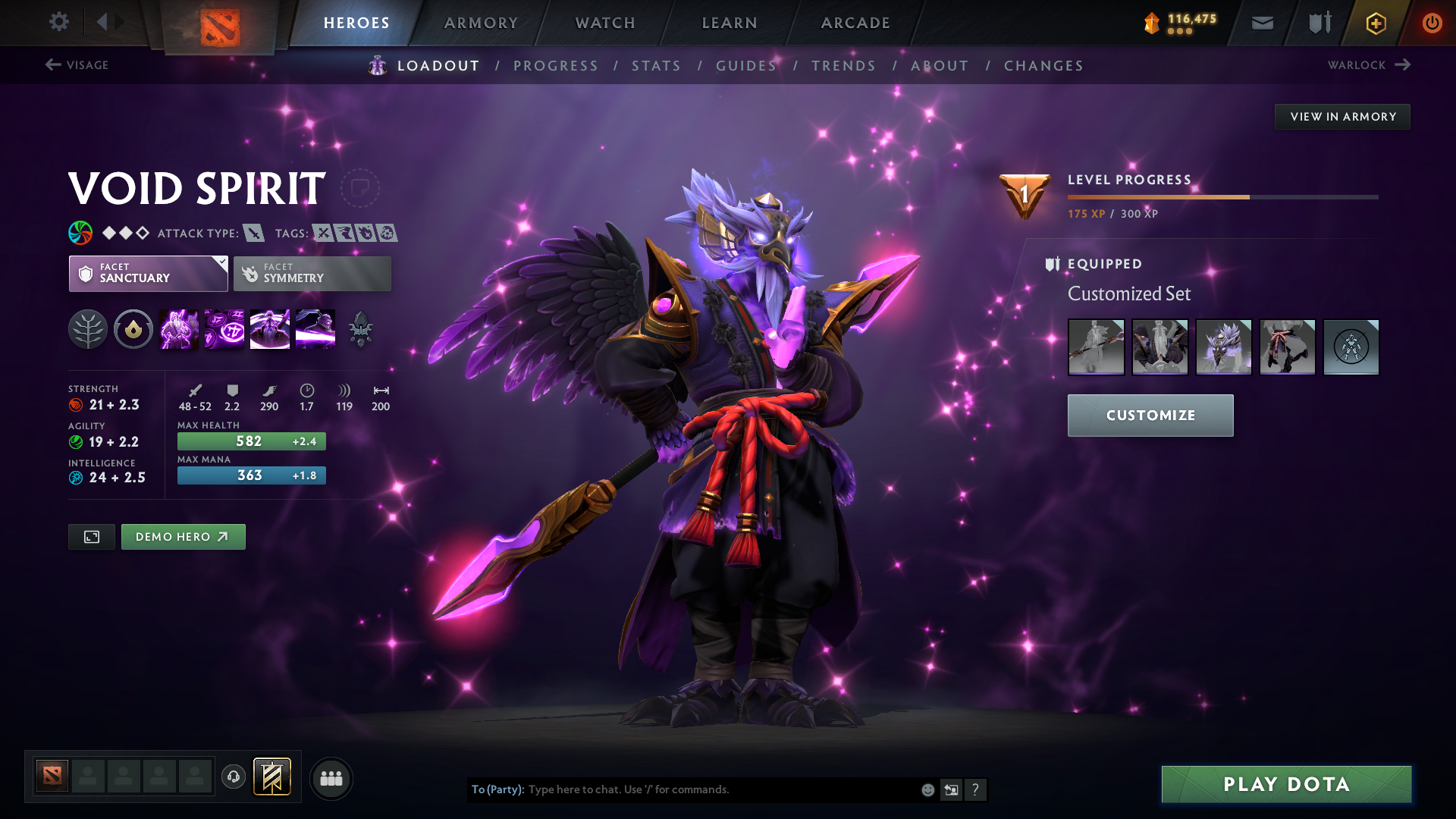Click the DEMO HERO button
Screen dimensions: 1456x819
(x=183, y=536)
